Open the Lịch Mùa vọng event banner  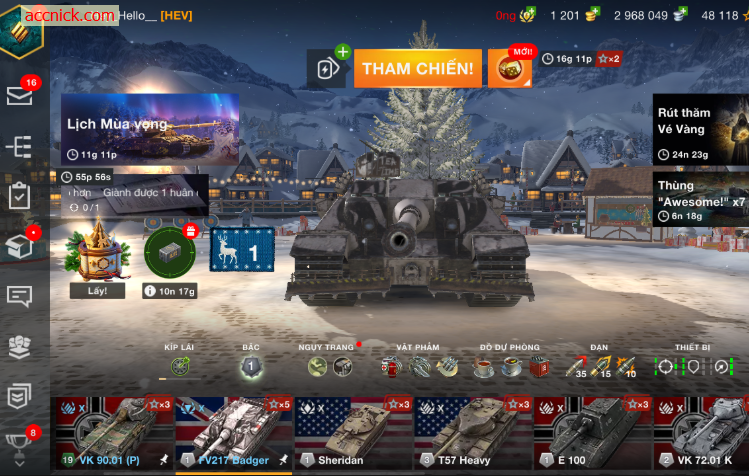150,129
